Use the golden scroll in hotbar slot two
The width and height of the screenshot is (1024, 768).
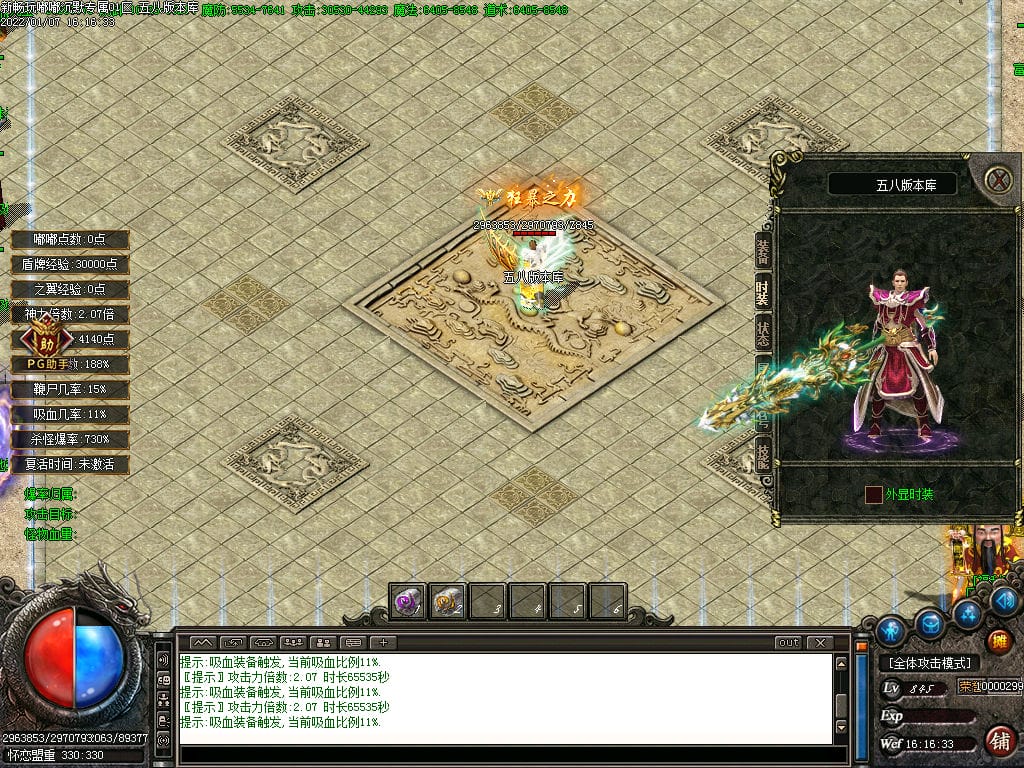(447, 602)
